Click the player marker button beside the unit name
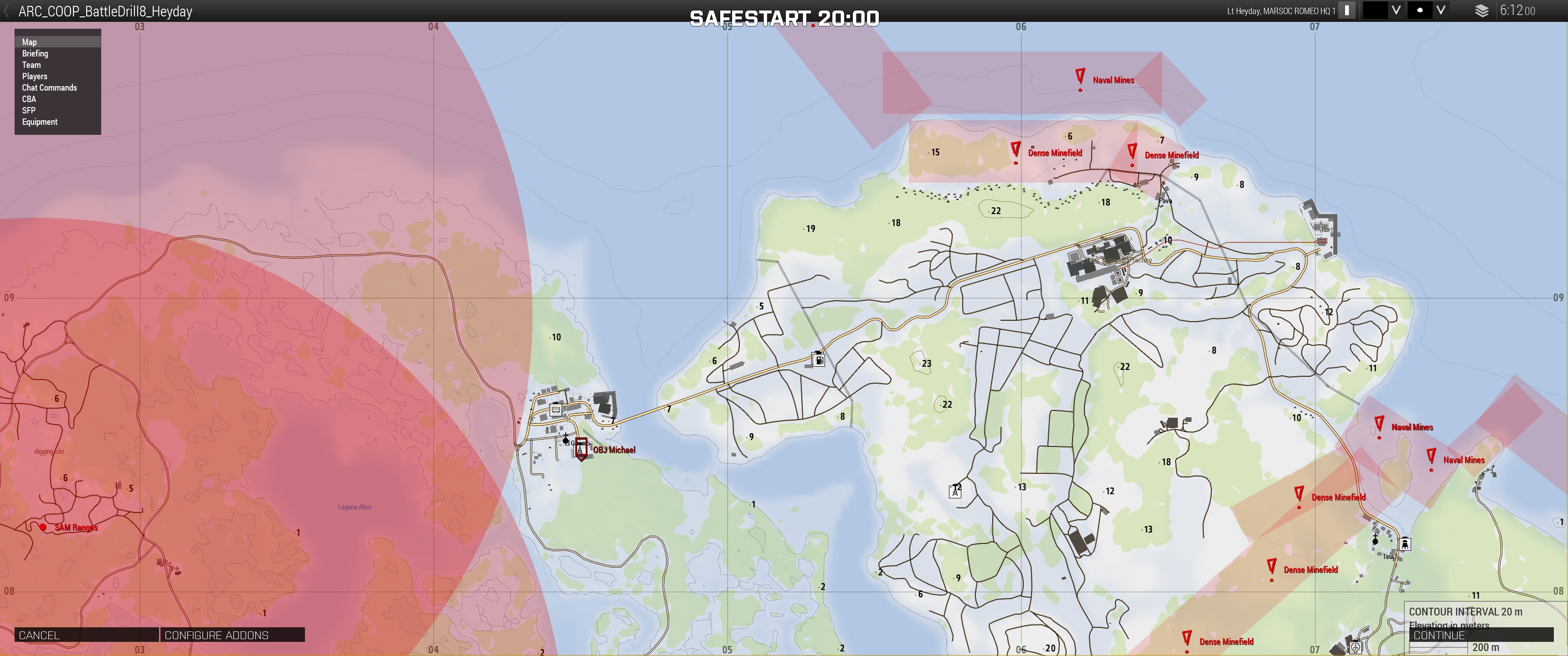Viewport: 1568px width, 656px height. click(x=1347, y=10)
